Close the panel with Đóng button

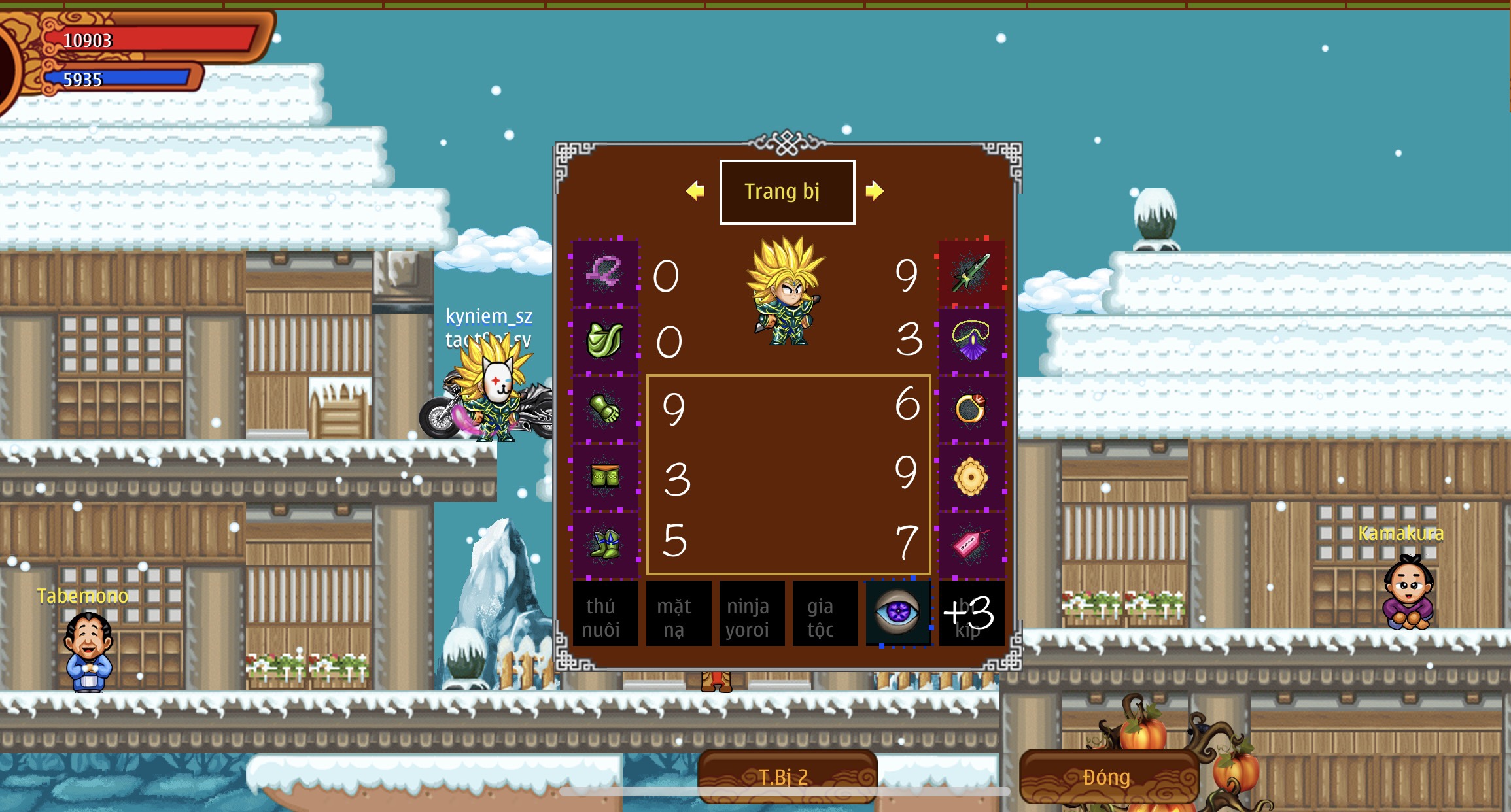click(1108, 777)
